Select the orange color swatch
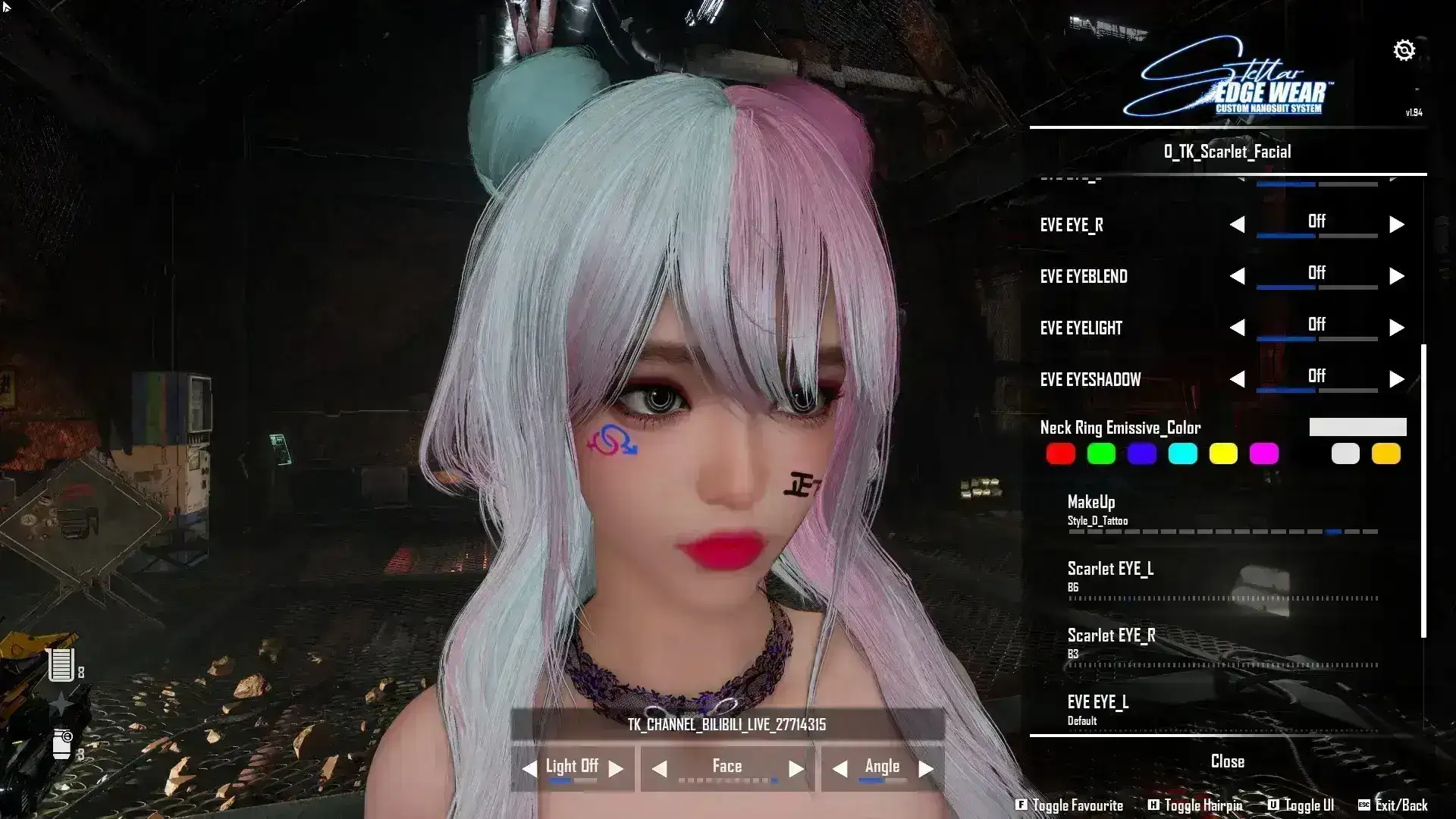Image resolution: width=1456 pixels, height=819 pixels. [x=1386, y=454]
